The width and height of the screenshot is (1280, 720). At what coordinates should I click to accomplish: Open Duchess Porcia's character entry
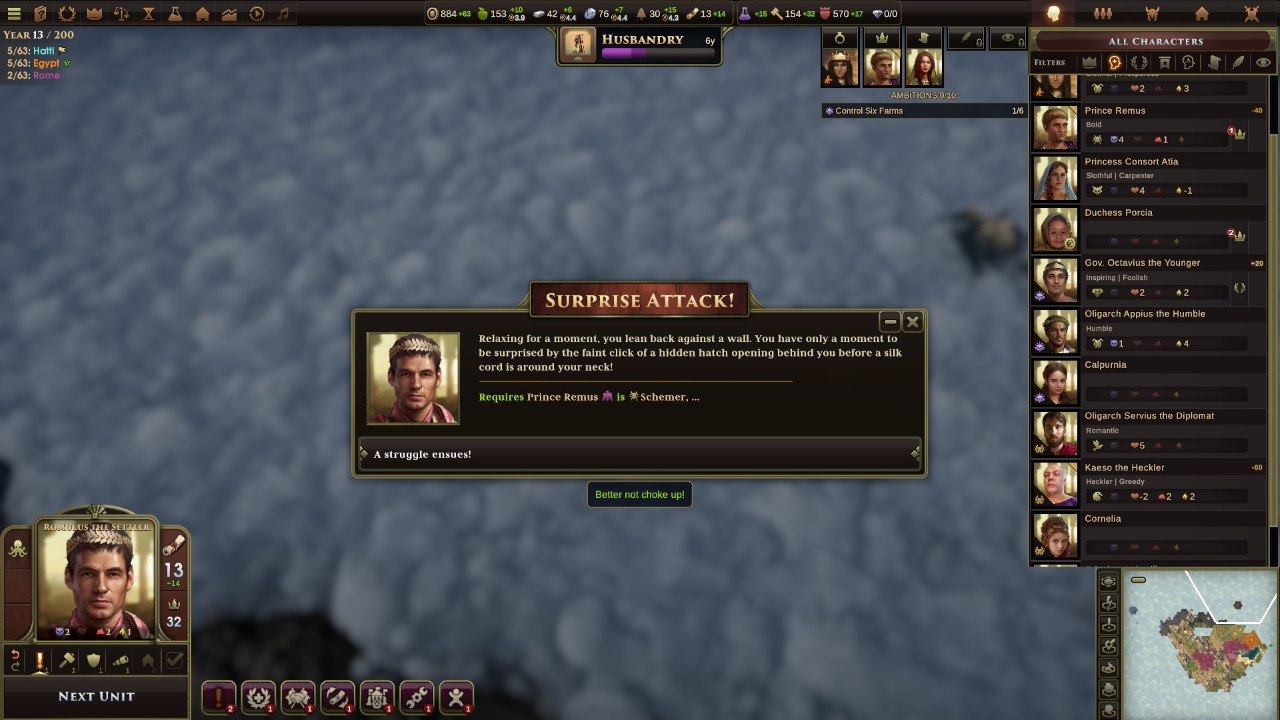1148,229
